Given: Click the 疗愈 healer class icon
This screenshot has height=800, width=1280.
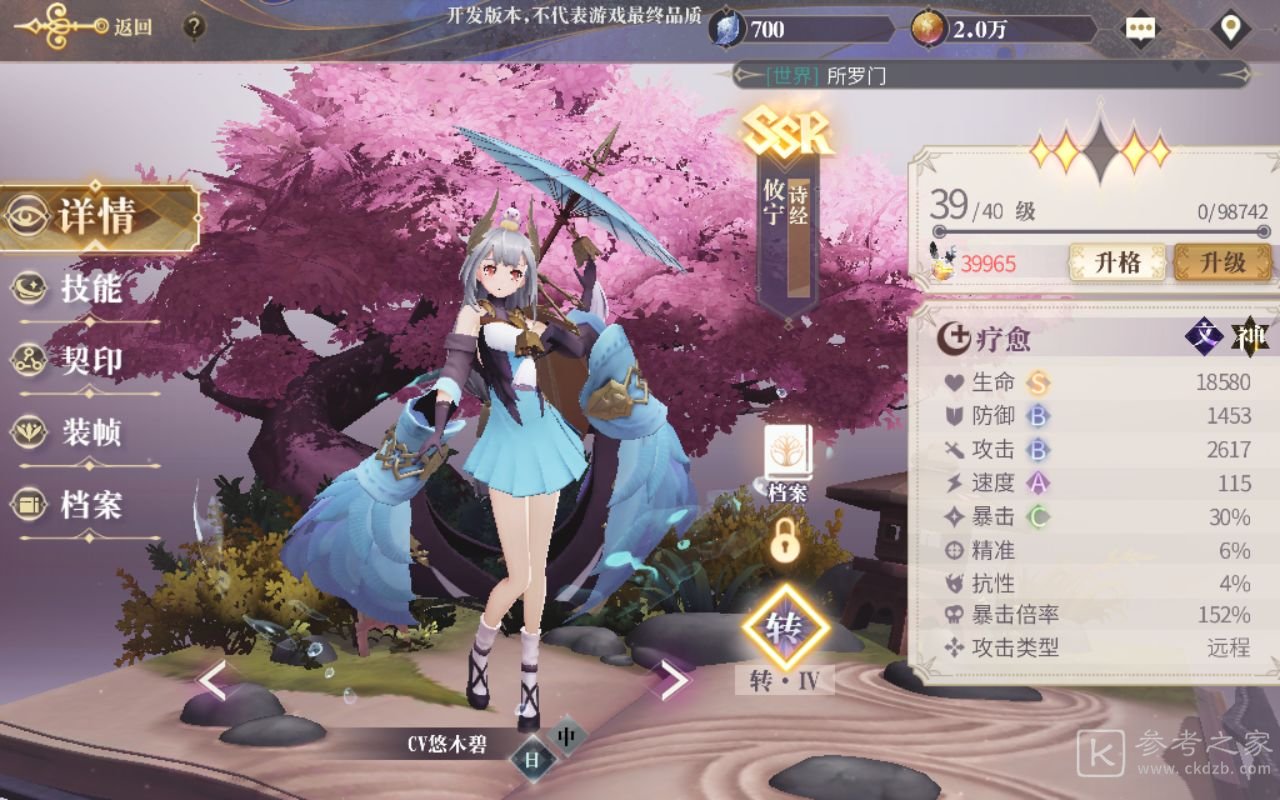Looking at the screenshot, I should (952, 339).
